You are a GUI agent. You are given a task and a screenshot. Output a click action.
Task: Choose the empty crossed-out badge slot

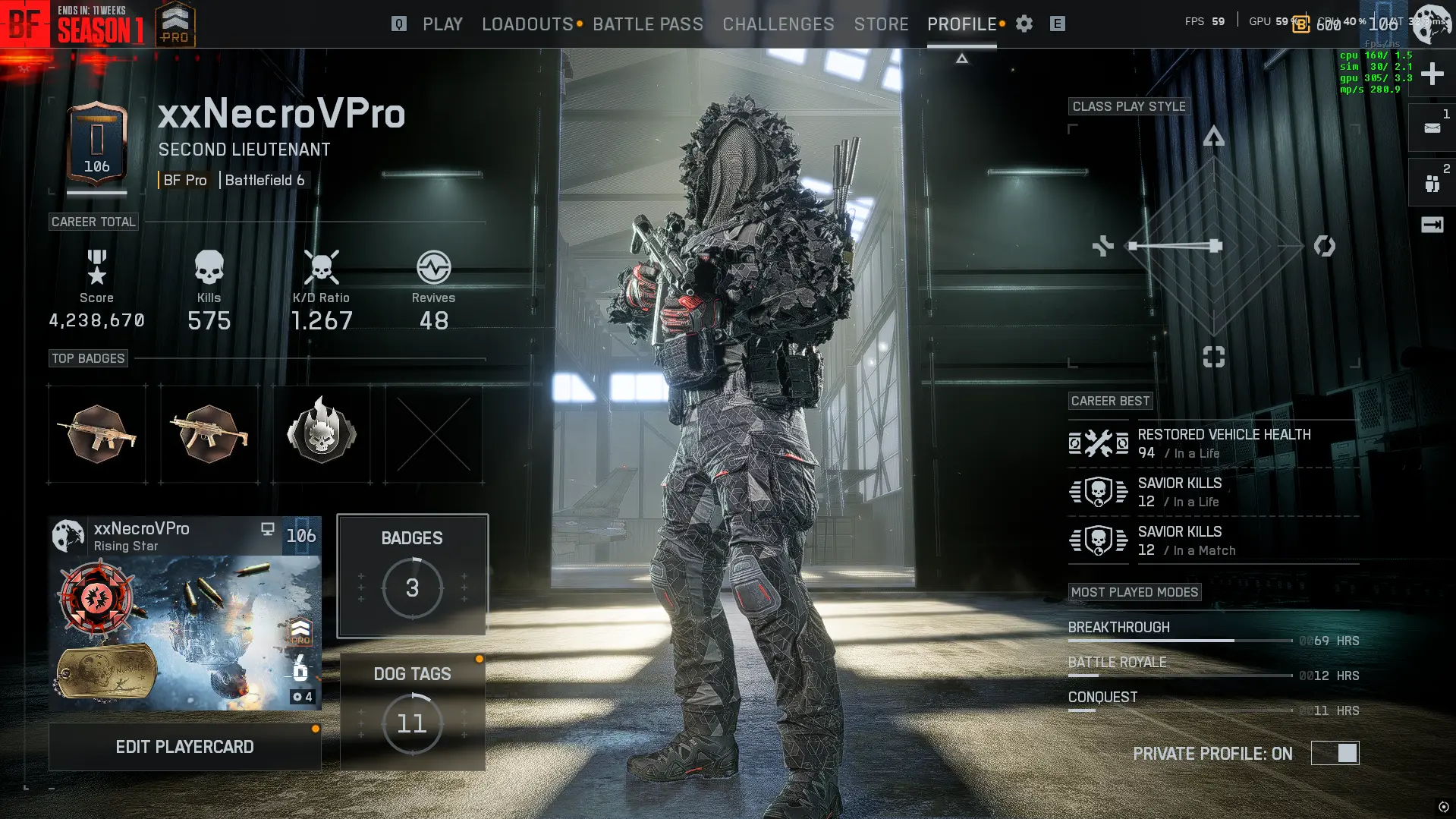(x=434, y=433)
